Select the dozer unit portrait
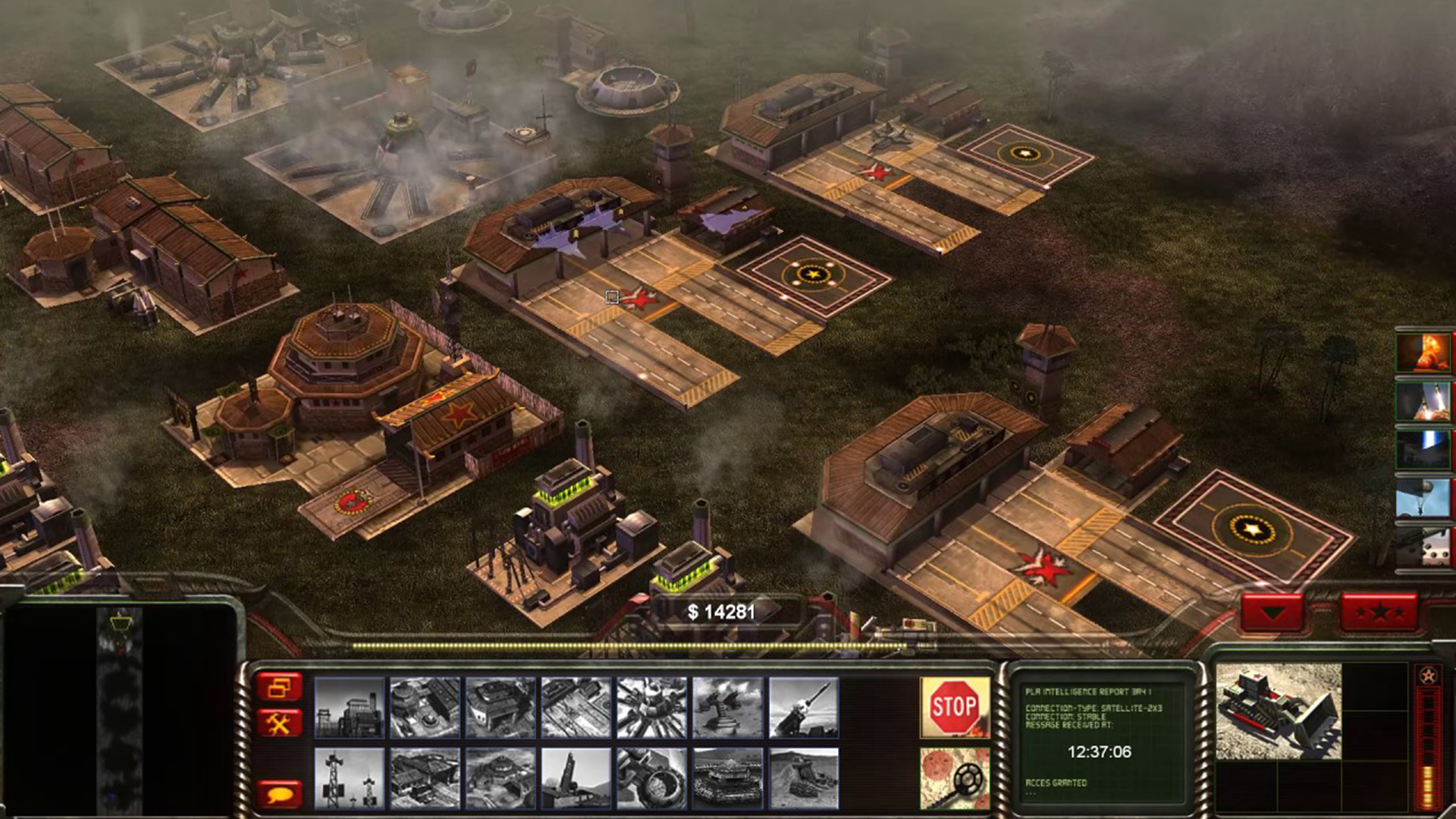 (1279, 711)
